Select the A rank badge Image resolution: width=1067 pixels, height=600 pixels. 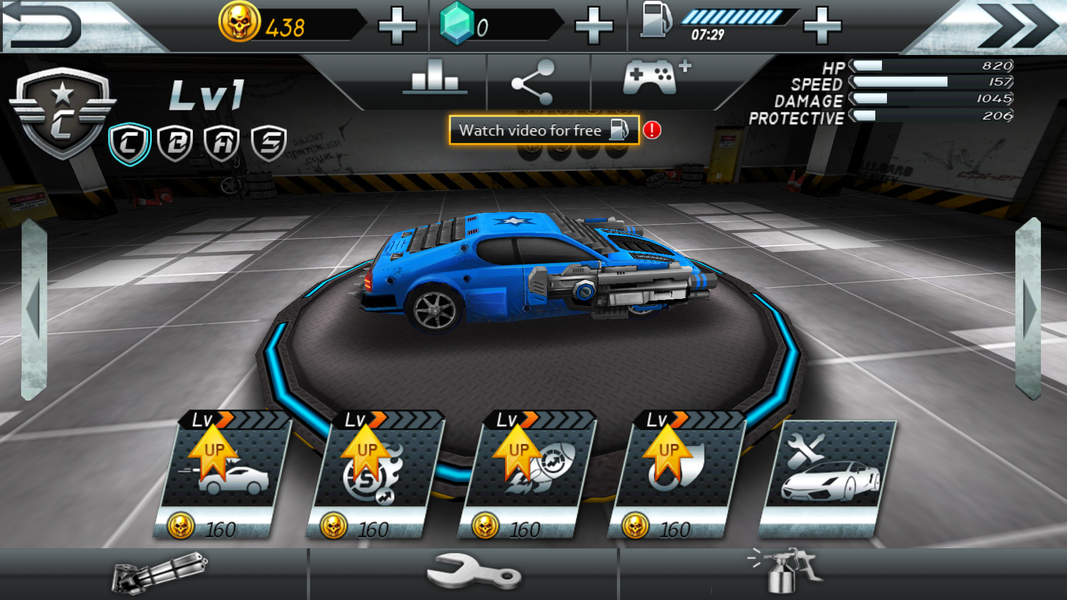222,144
